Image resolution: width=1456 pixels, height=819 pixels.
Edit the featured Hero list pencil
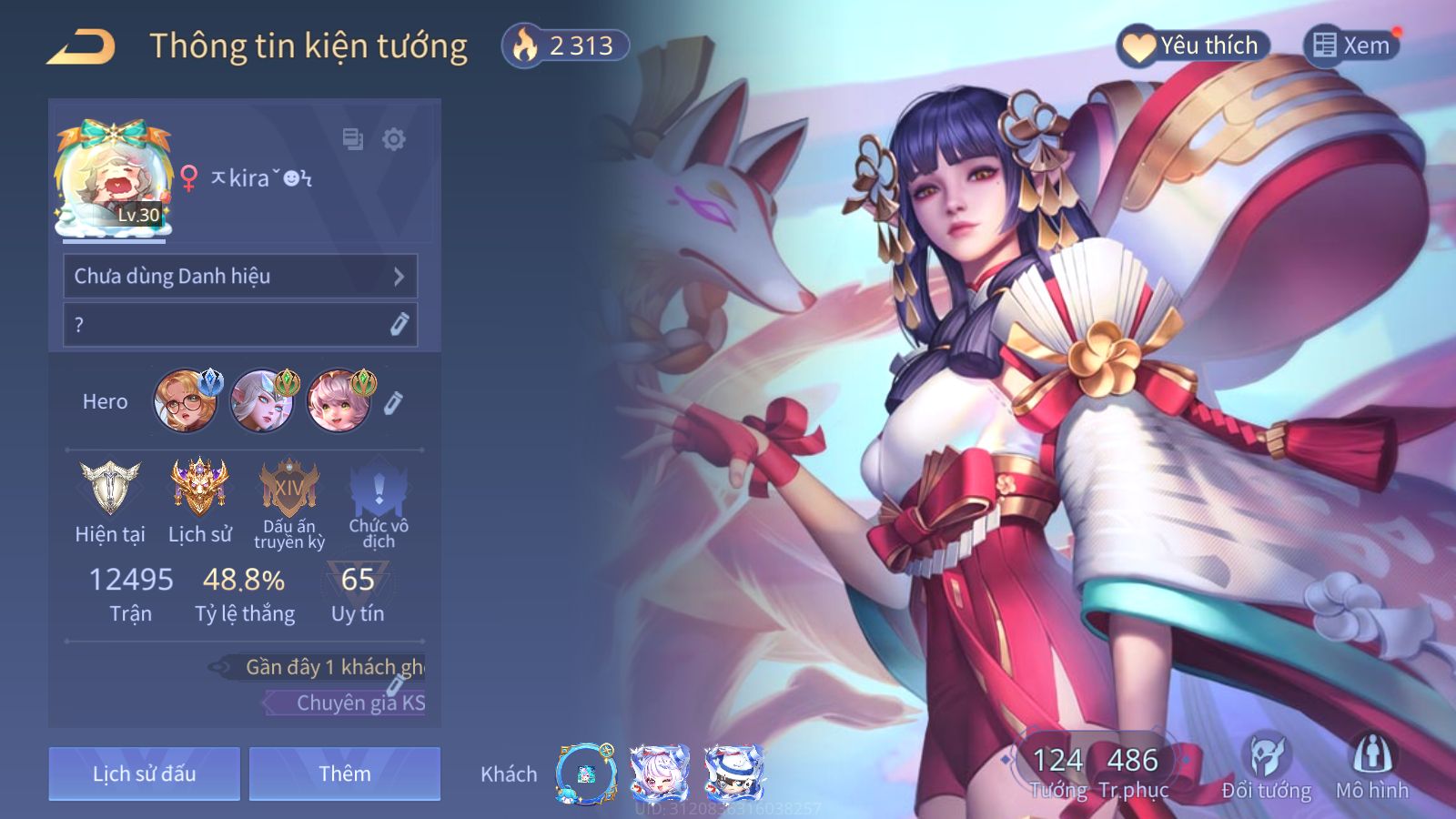(393, 402)
